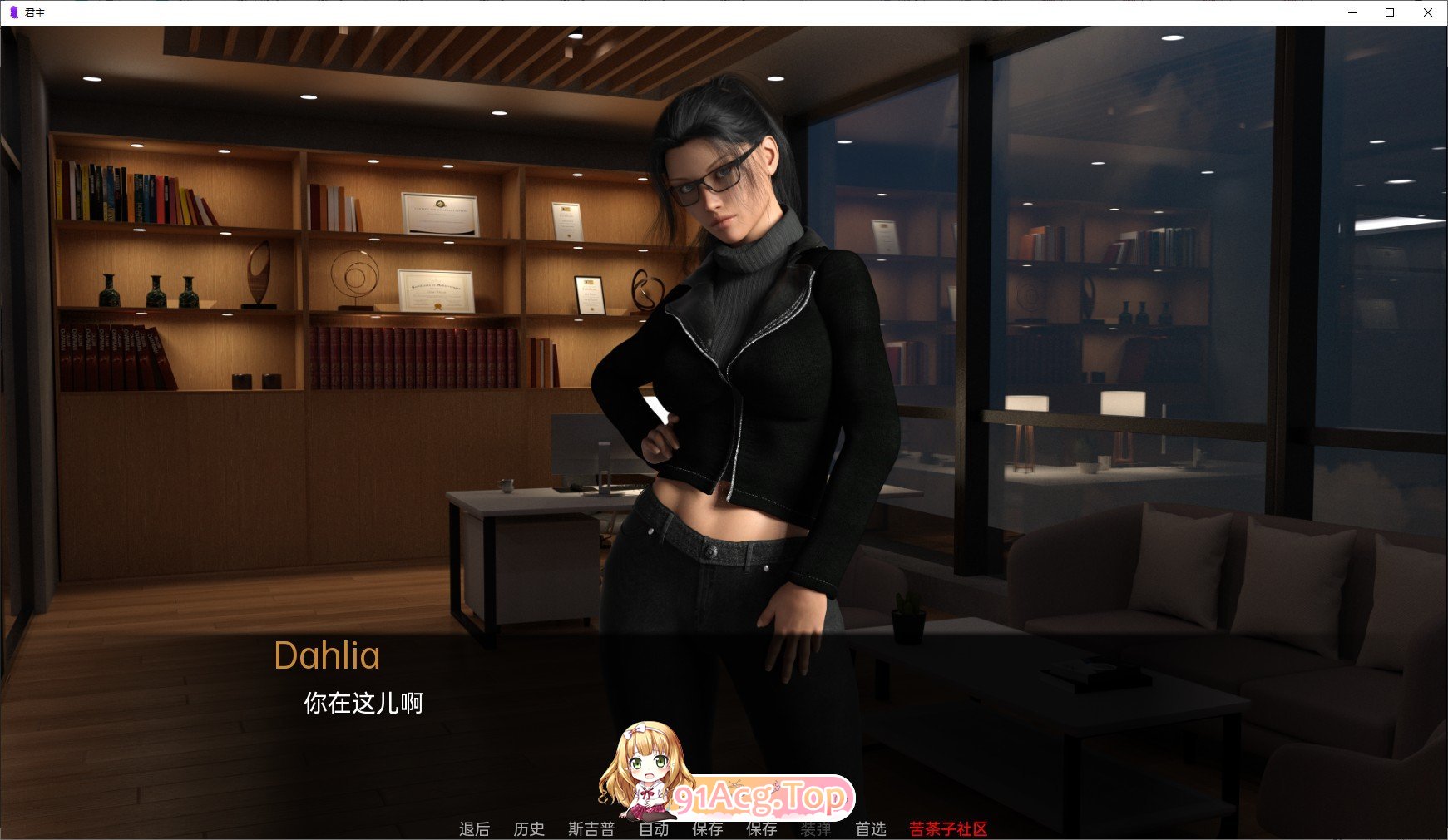The height and width of the screenshot is (840, 1448).
Task: Toggle maximize state of the game window
Action: 1388,12
